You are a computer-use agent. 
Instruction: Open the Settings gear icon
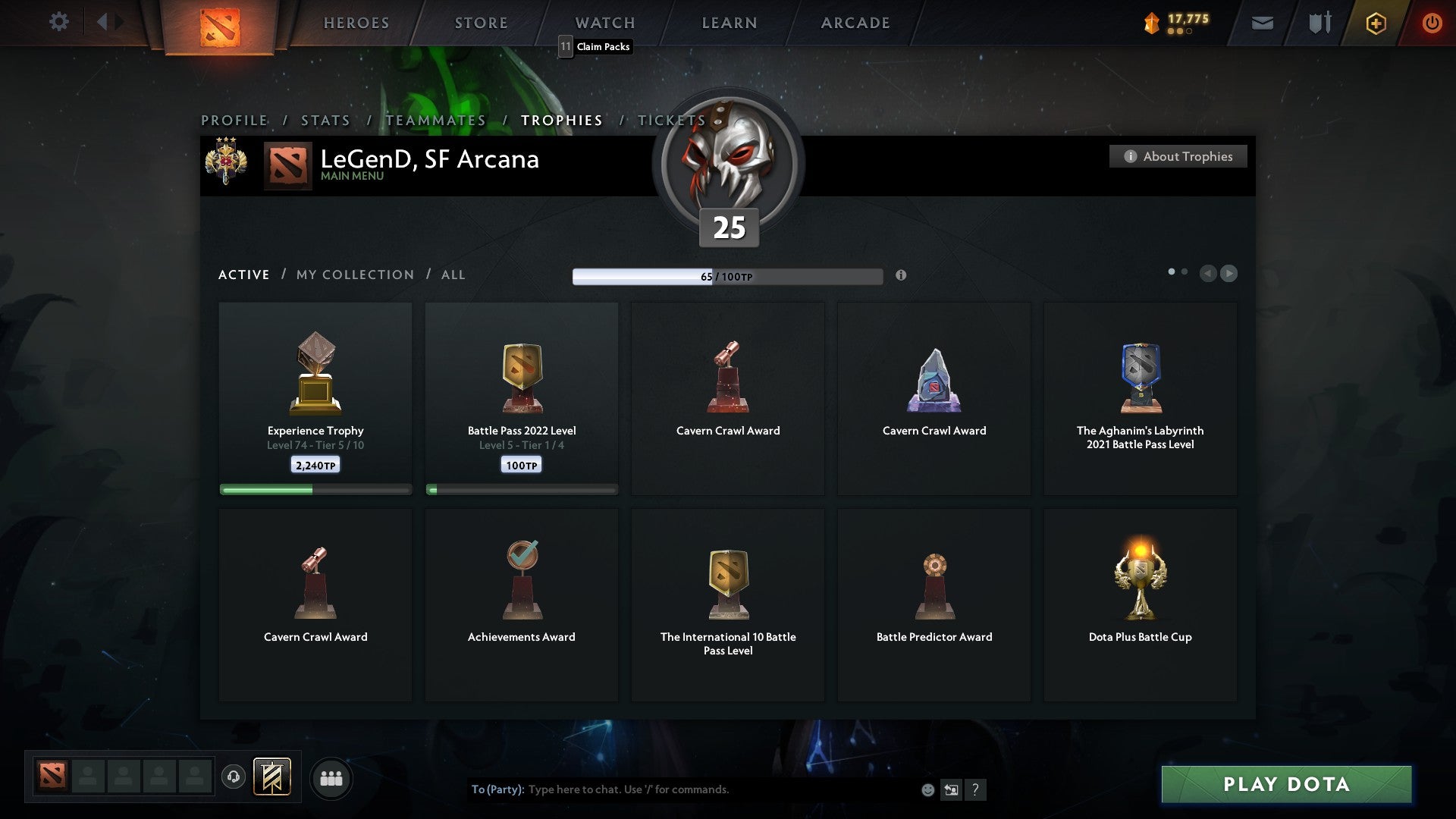(59, 22)
